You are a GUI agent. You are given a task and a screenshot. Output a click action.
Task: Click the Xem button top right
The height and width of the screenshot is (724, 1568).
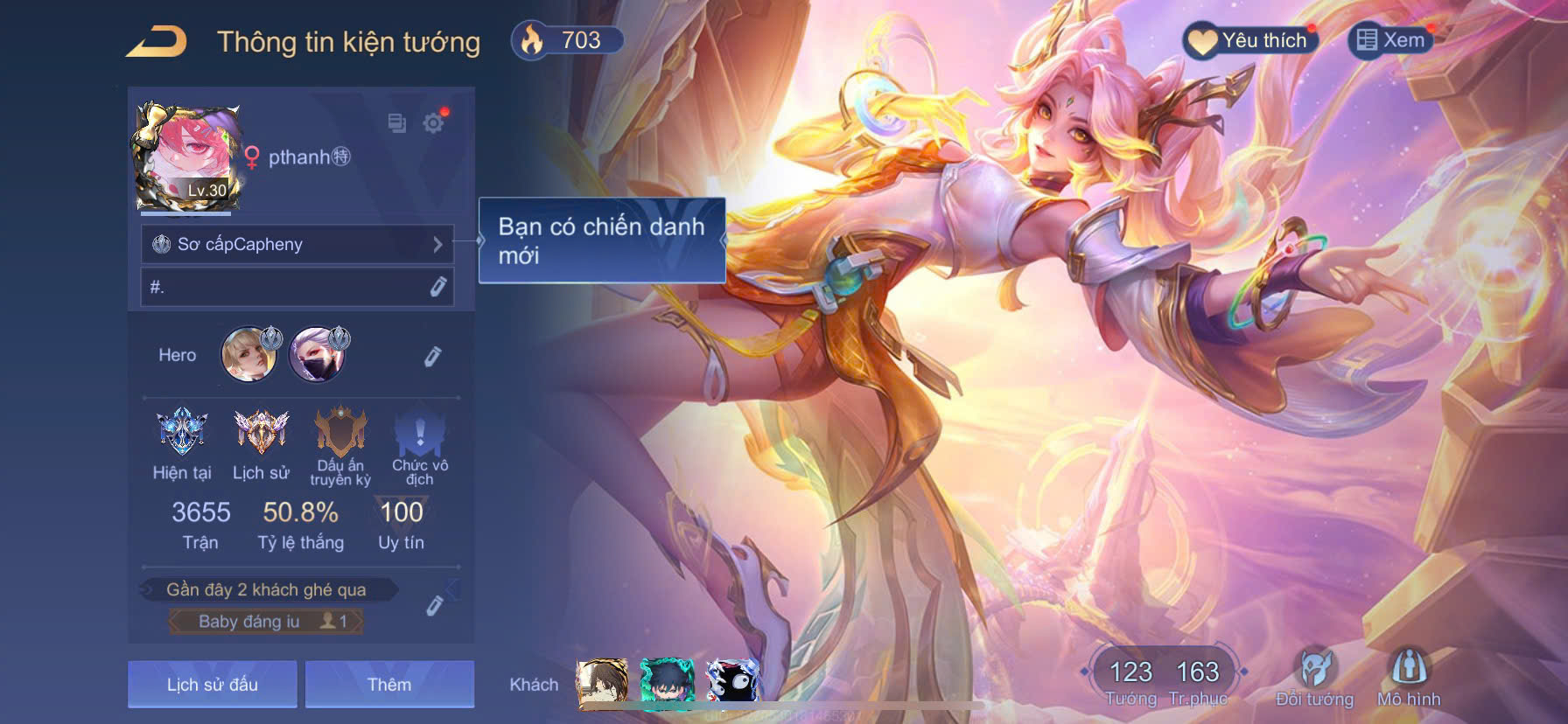[1396, 38]
